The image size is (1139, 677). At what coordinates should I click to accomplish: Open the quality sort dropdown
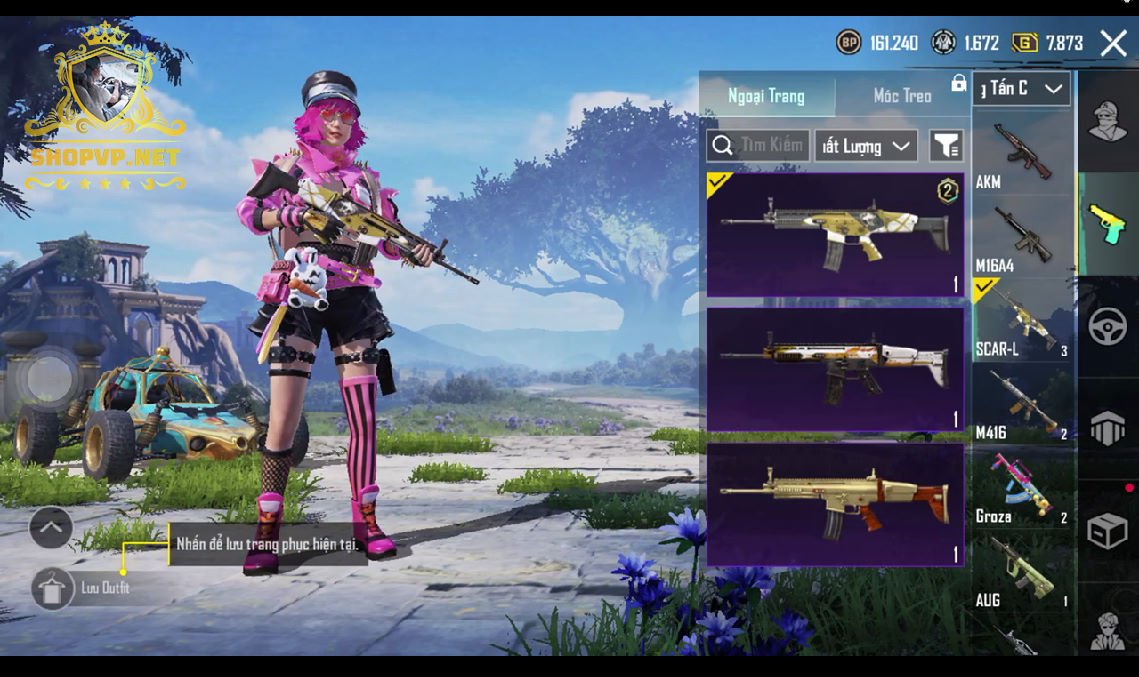click(x=866, y=146)
